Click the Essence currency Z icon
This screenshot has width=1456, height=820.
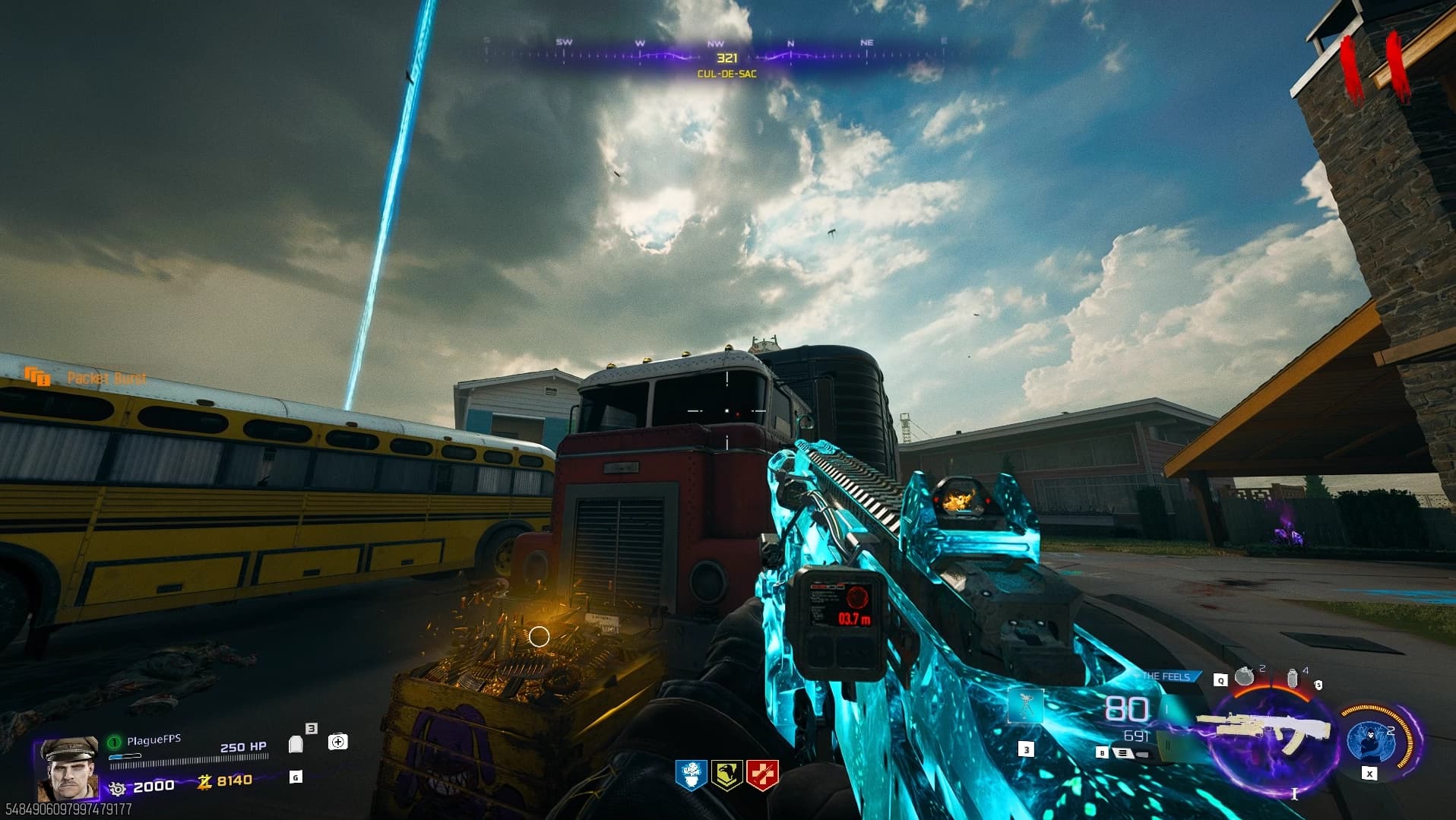(x=204, y=781)
